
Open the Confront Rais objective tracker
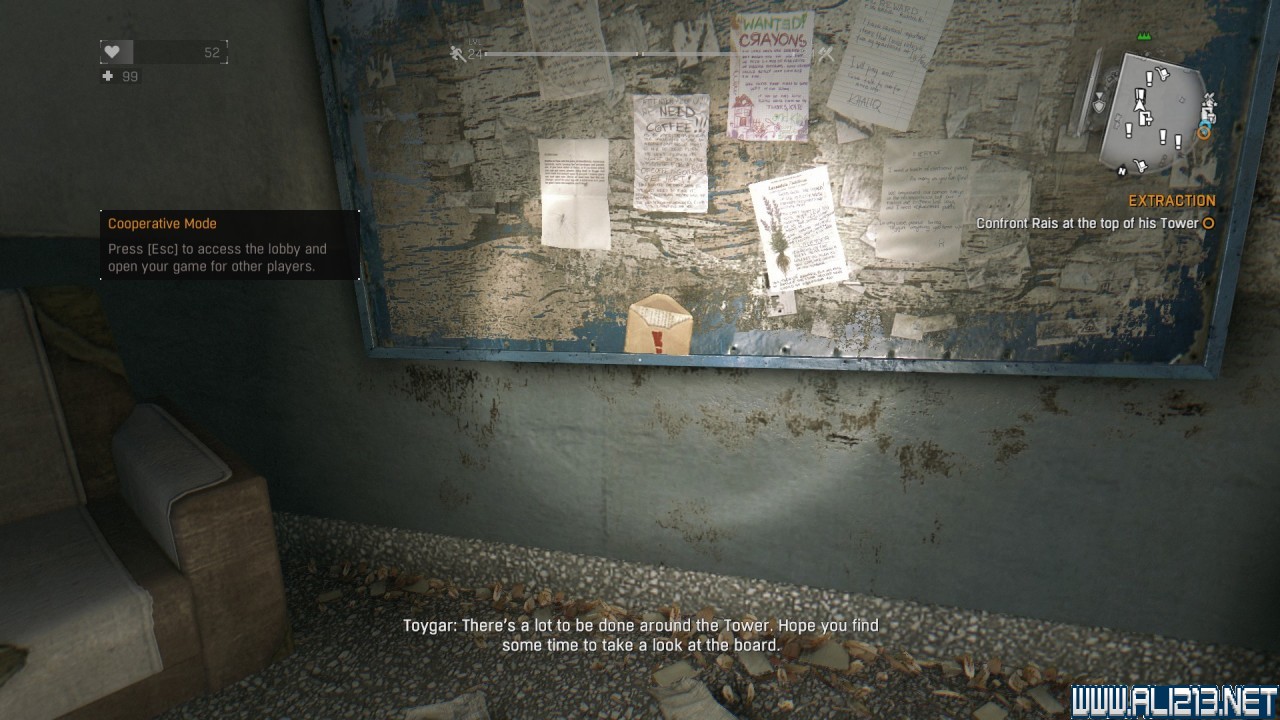1087,224
